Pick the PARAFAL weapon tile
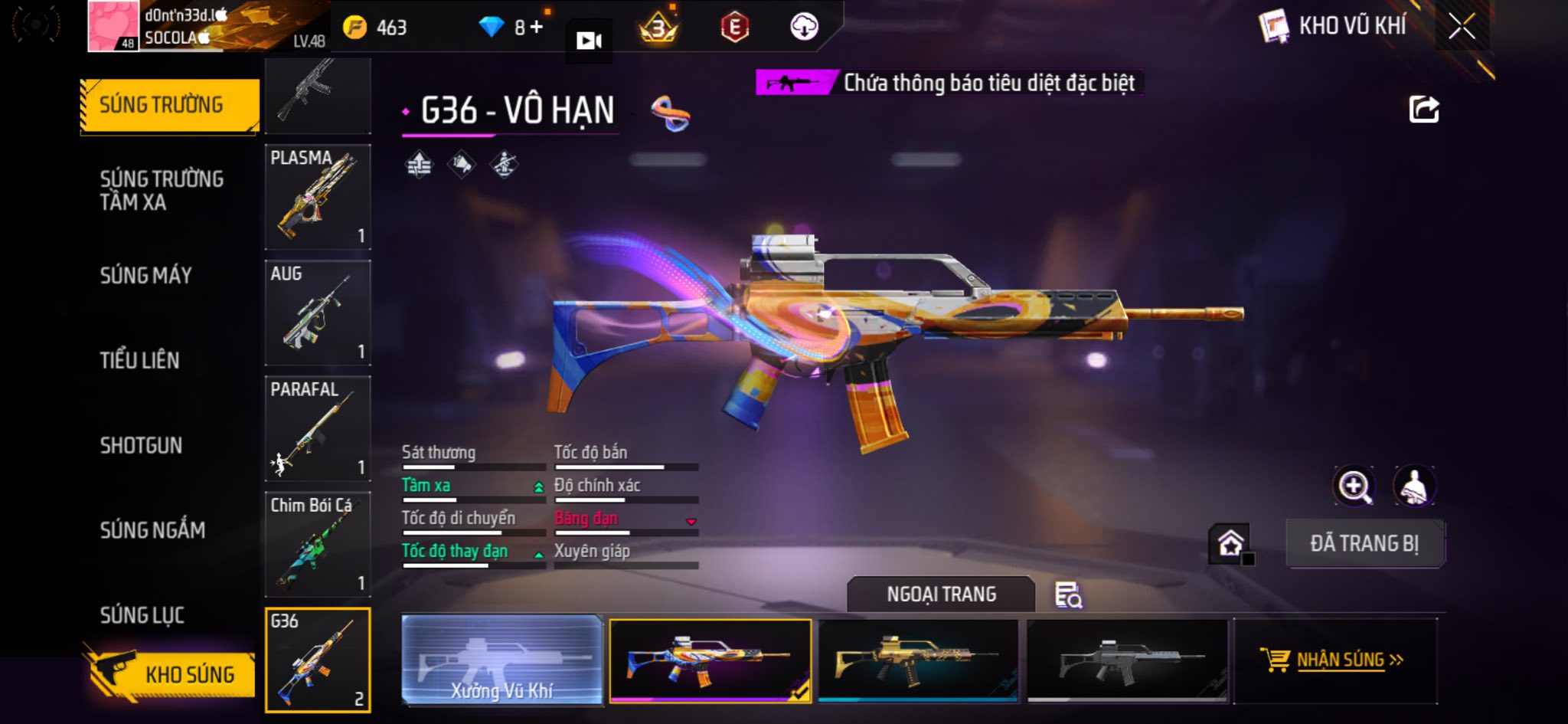Image resolution: width=1568 pixels, height=724 pixels. pos(318,428)
